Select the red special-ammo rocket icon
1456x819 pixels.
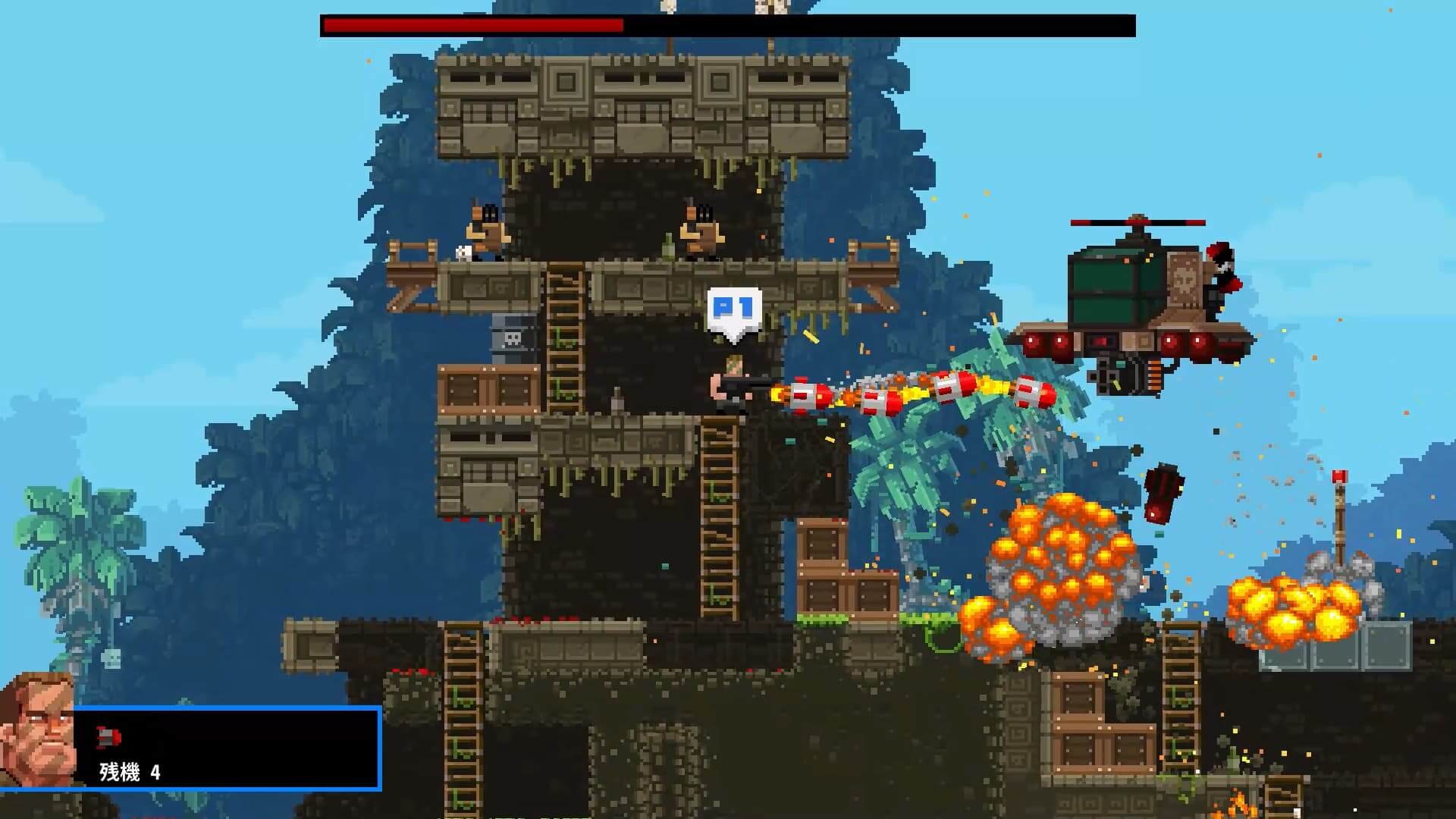click(x=108, y=736)
